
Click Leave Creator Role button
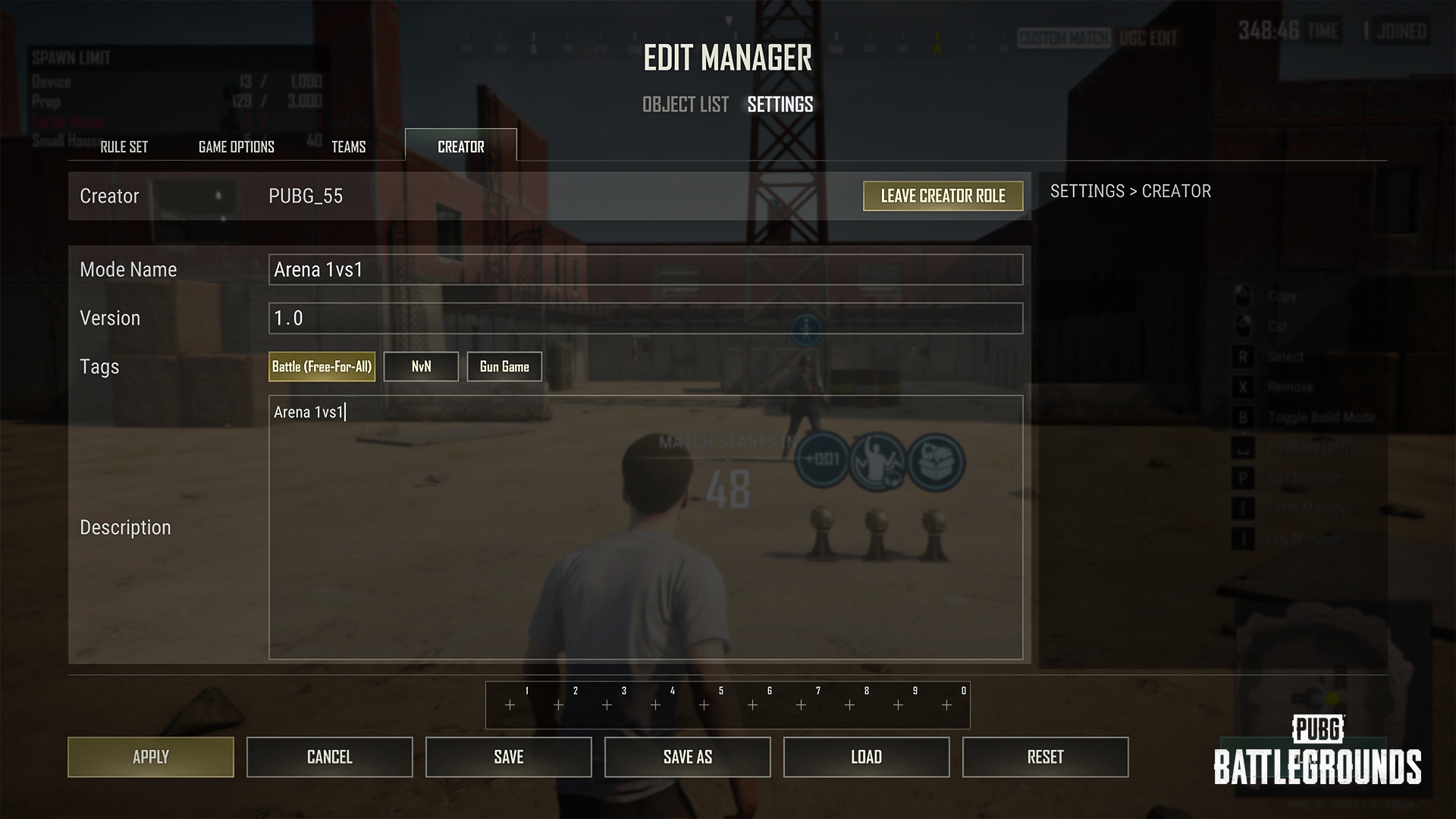click(943, 196)
